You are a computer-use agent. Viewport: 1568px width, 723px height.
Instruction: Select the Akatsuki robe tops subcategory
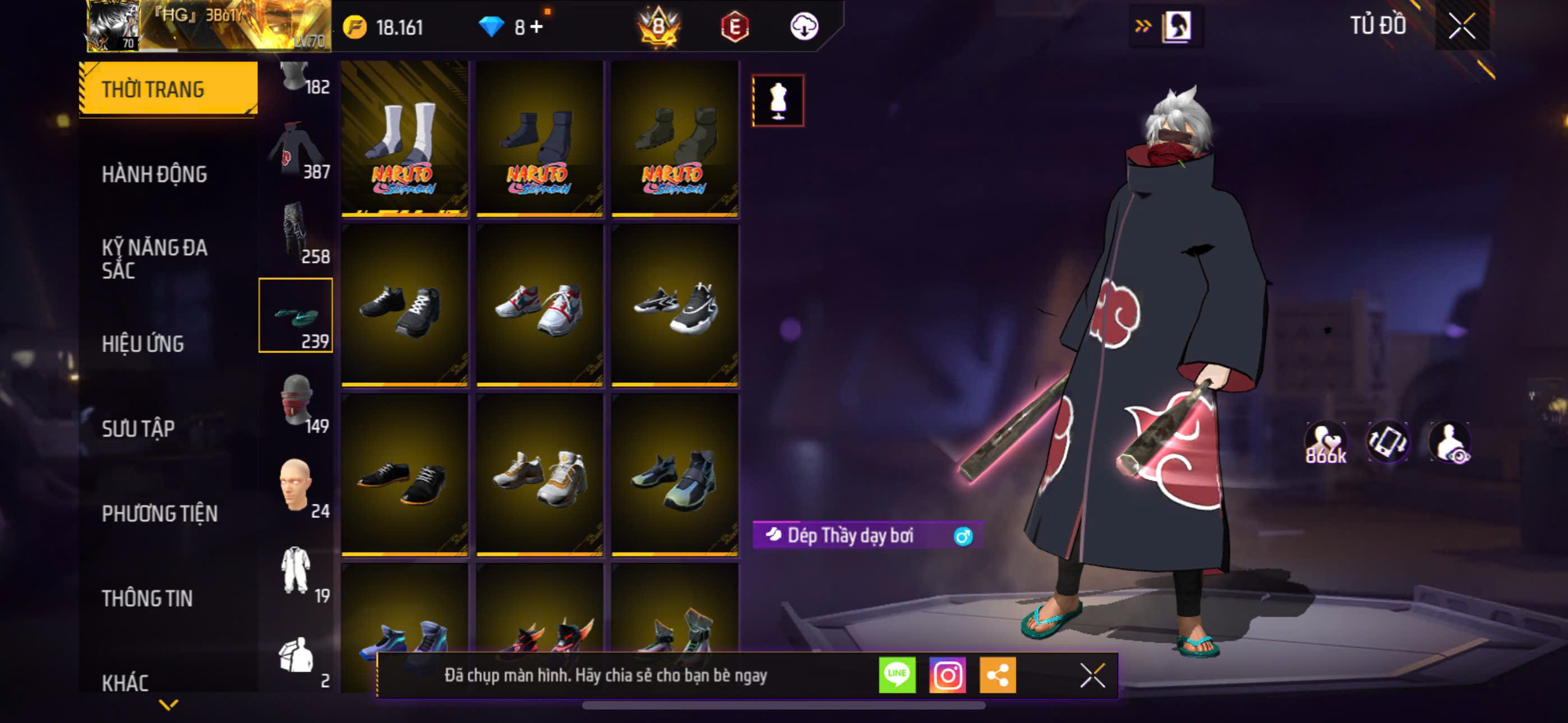(296, 150)
